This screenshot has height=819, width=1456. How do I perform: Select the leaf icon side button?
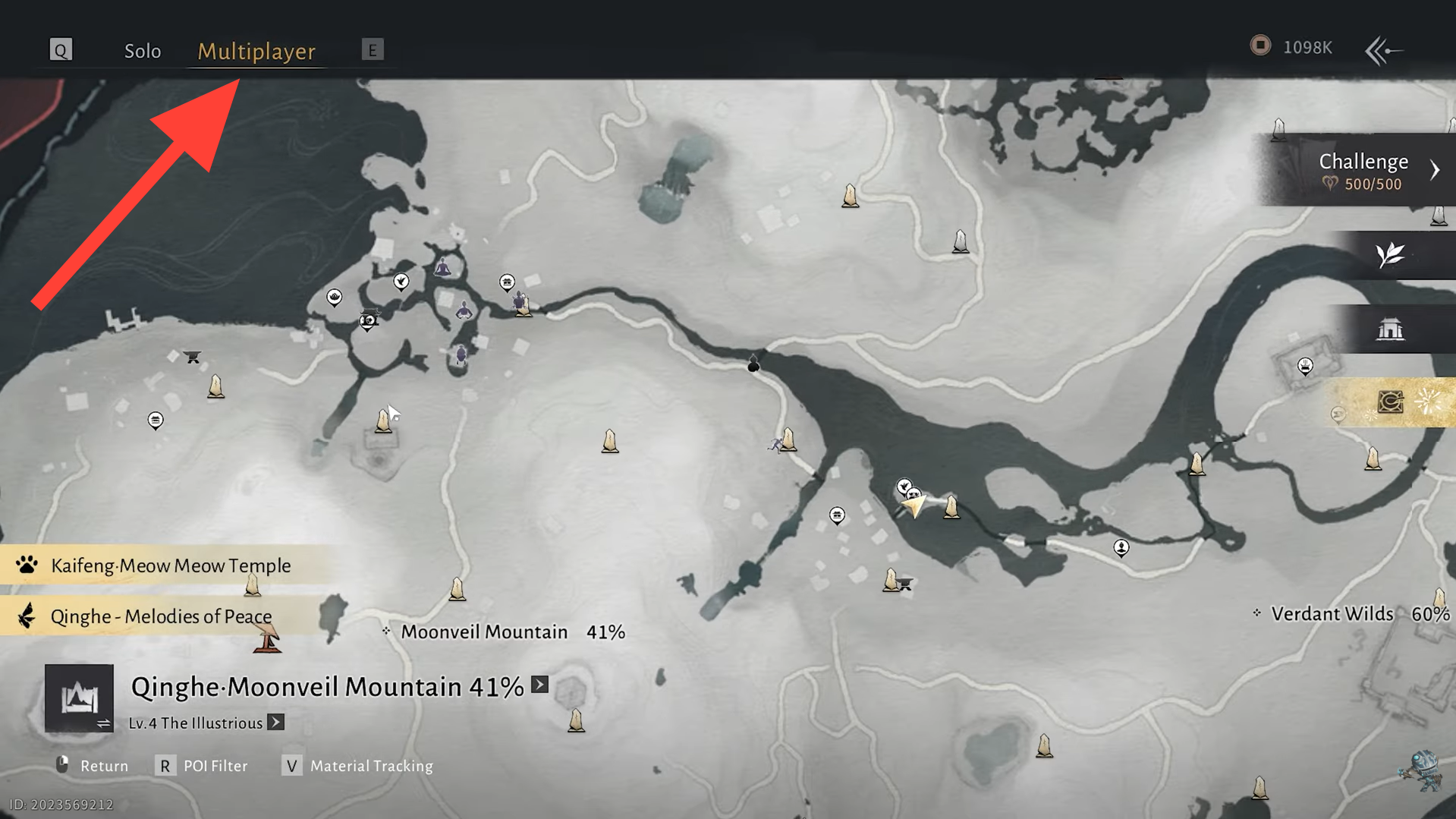click(1390, 255)
